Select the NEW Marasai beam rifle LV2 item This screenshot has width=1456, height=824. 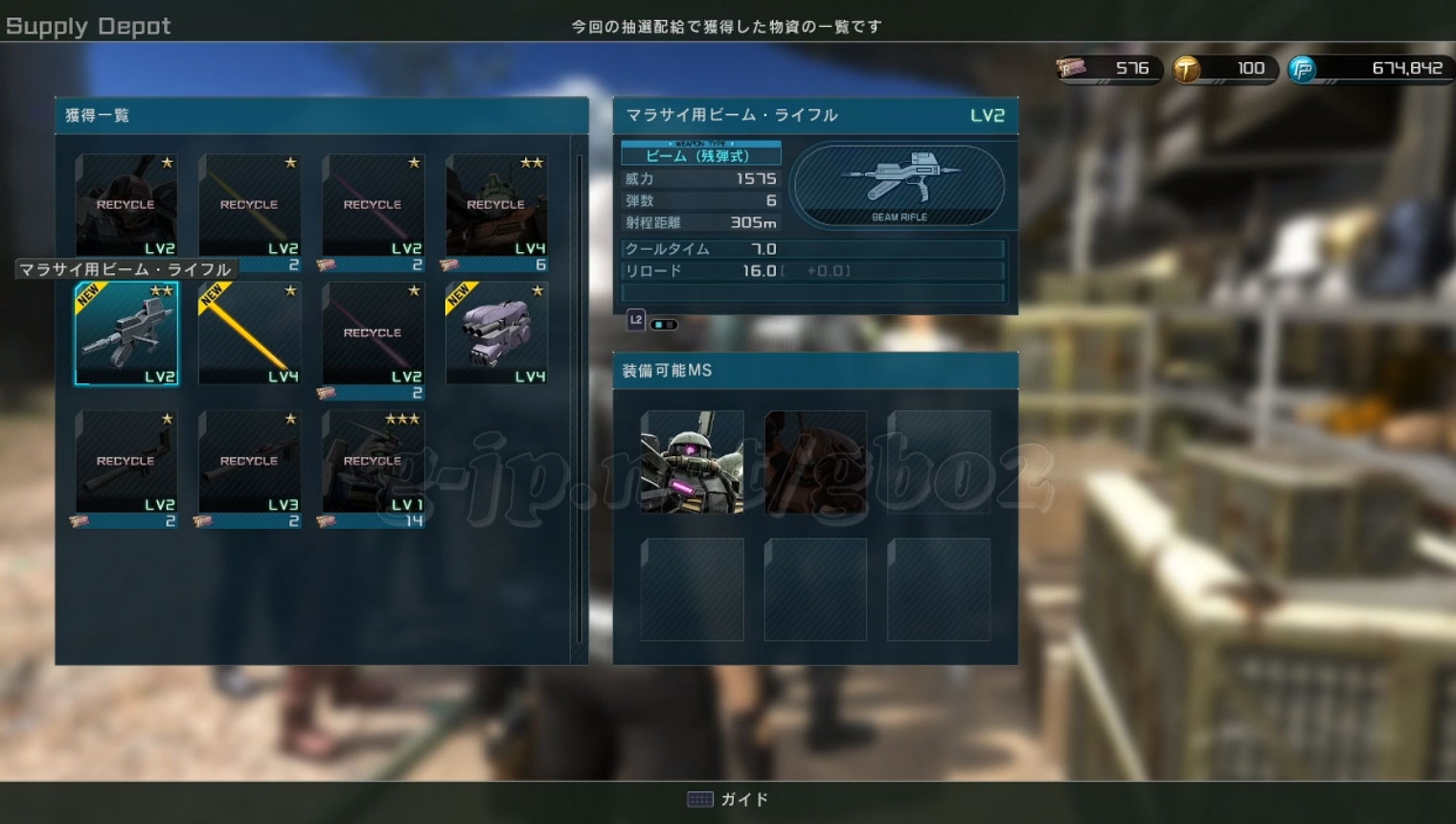click(x=126, y=333)
